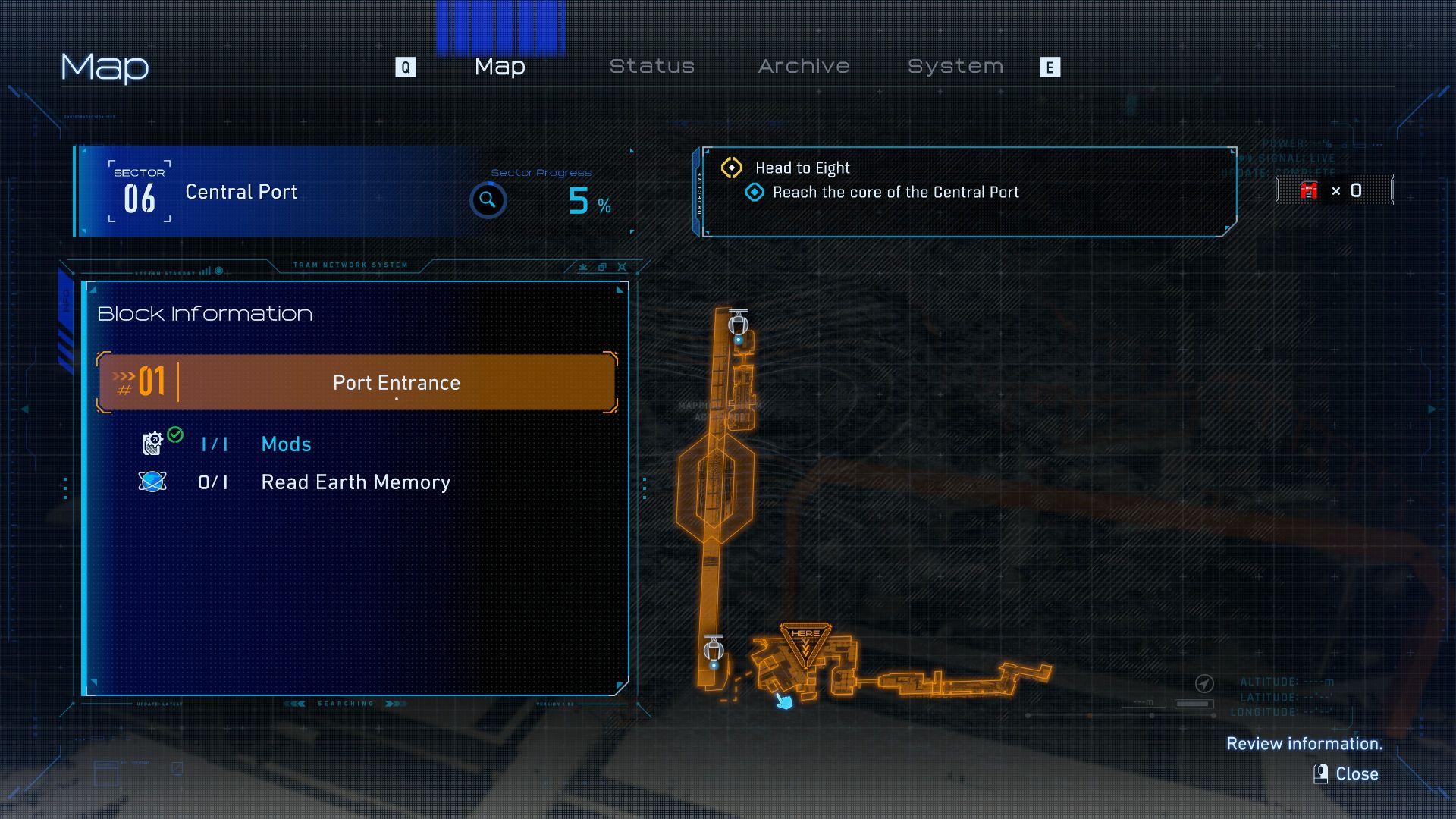Select the Port Entrance block row
This screenshot has height=819, width=1456.
[356, 382]
